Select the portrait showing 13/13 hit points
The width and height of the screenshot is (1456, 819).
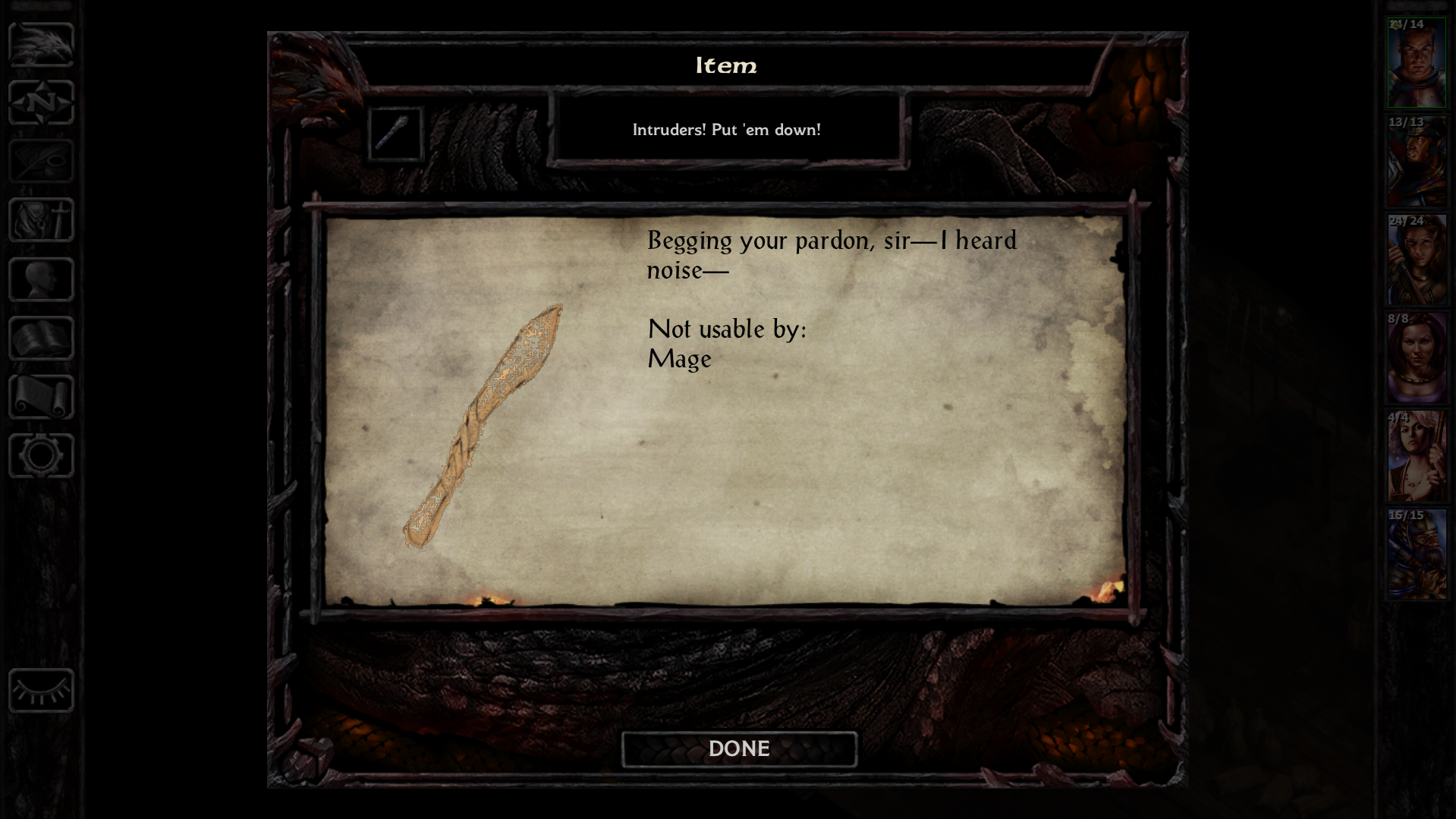1416,159
